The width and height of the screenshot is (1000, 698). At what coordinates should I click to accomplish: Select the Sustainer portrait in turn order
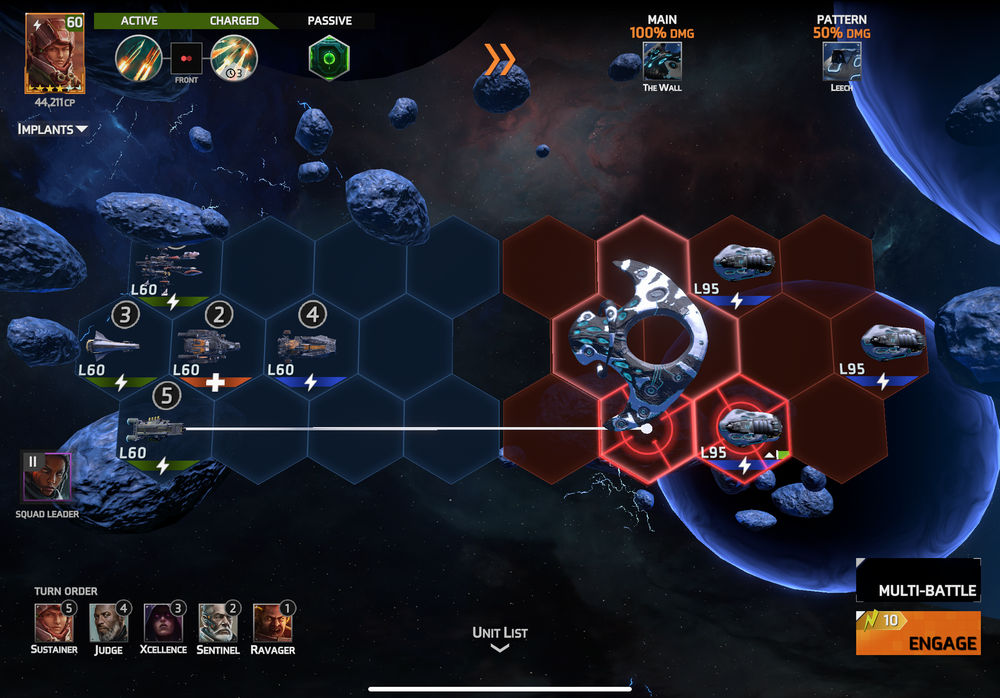pyautogui.click(x=52, y=622)
